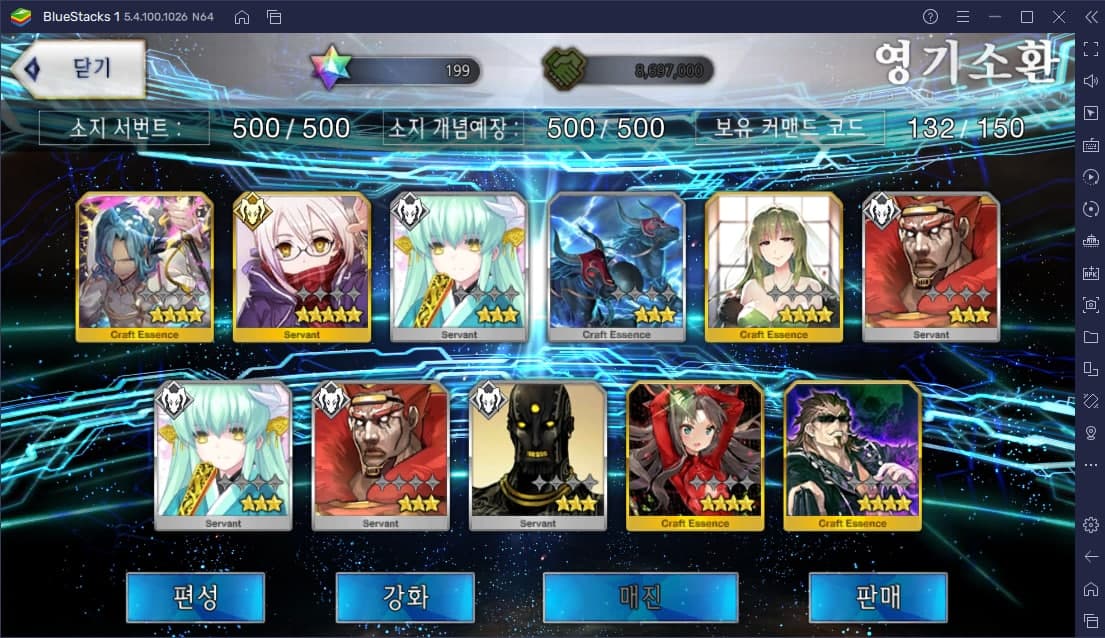The height and width of the screenshot is (638, 1105).
Task: Select the 판매 sell button
Action: [x=877, y=597]
